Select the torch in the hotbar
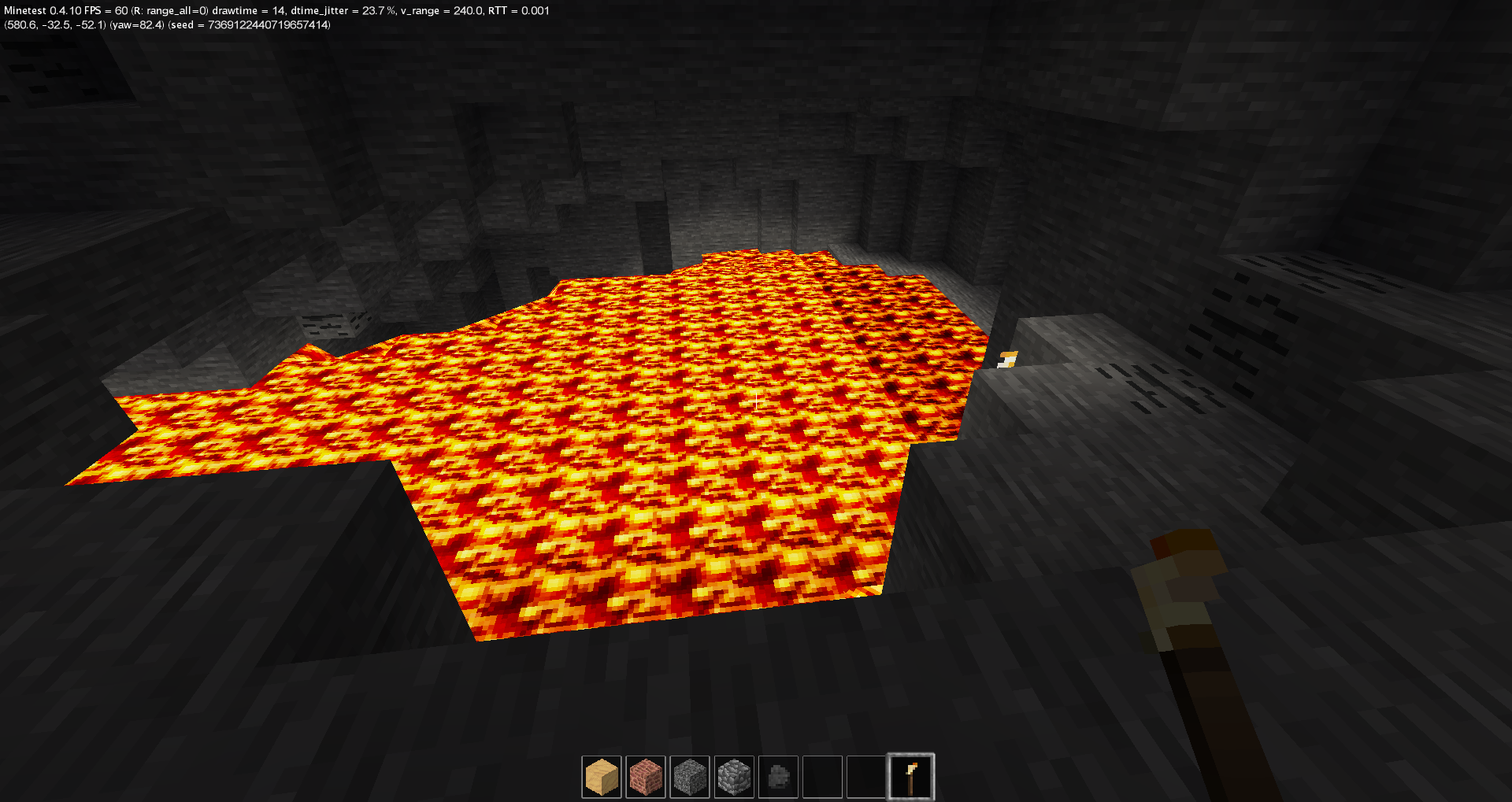This screenshot has width=1512, height=802. pyautogui.click(x=911, y=776)
